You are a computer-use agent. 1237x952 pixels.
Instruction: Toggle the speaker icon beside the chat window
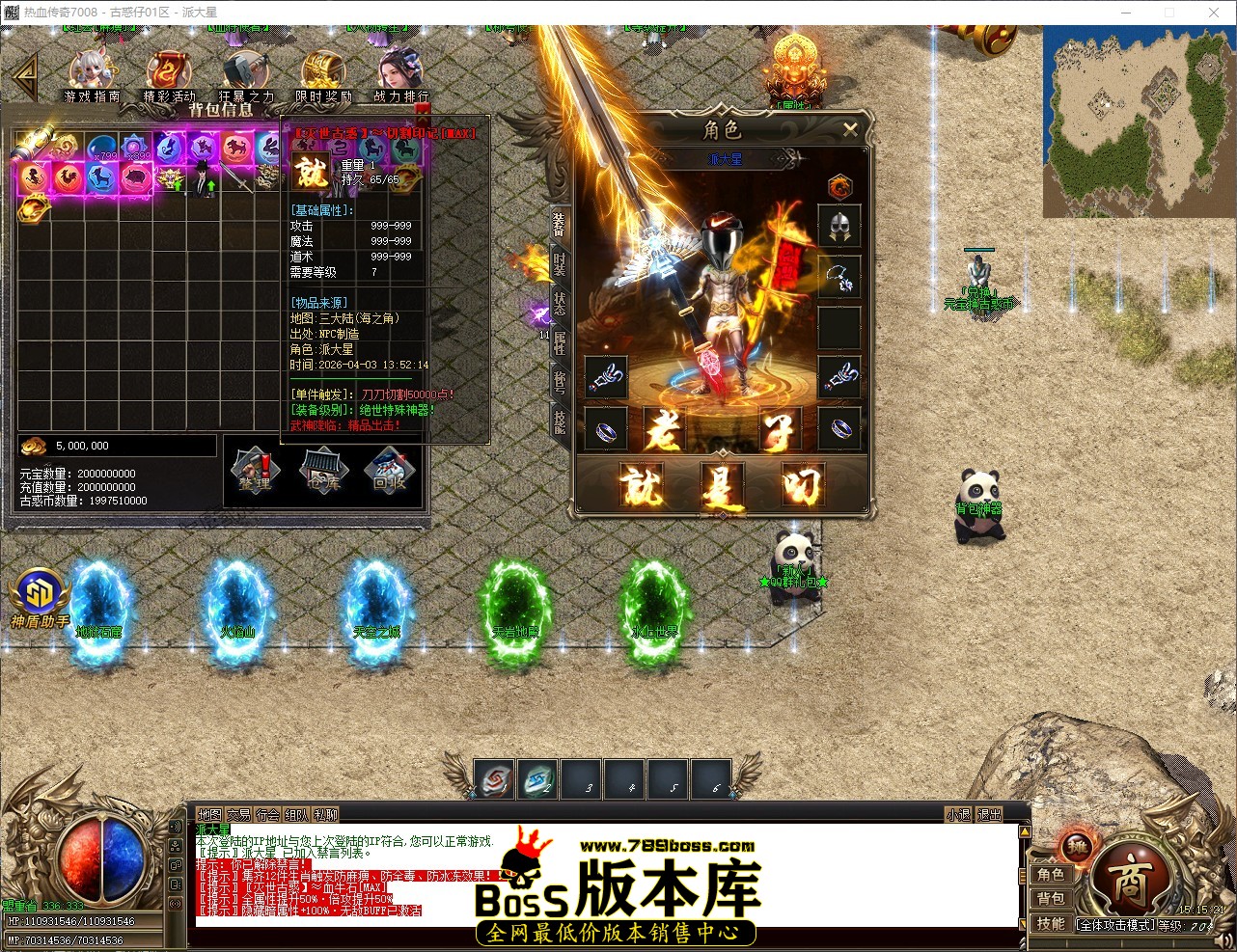pyautogui.click(x=176, y=829)
